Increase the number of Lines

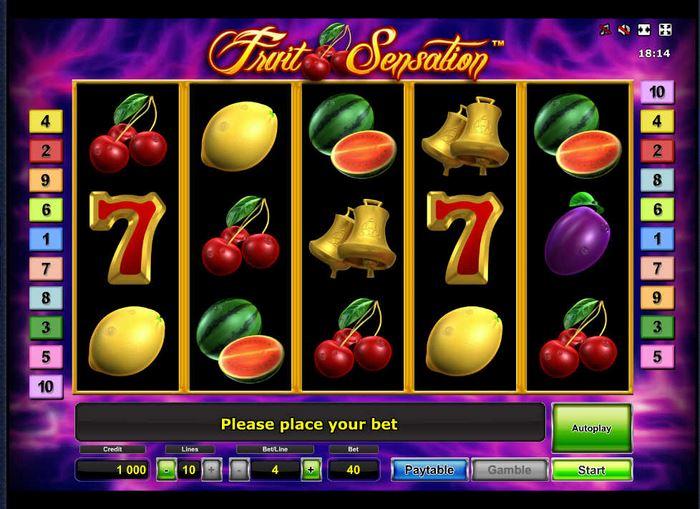pyautogui.click(x=211, y=469)
